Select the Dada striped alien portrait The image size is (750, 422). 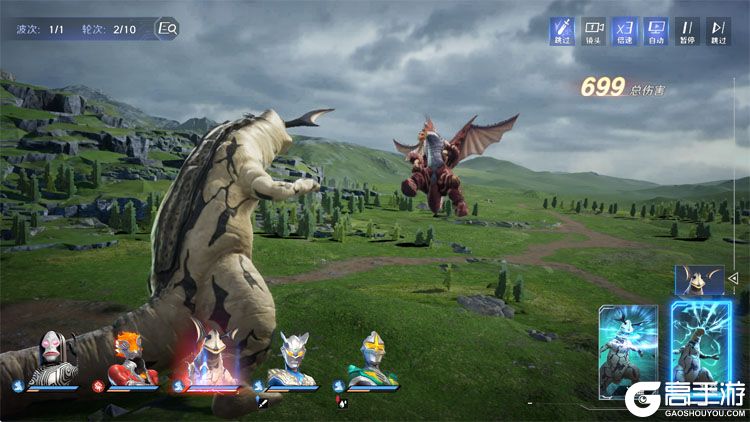click(x=50, y=358)
